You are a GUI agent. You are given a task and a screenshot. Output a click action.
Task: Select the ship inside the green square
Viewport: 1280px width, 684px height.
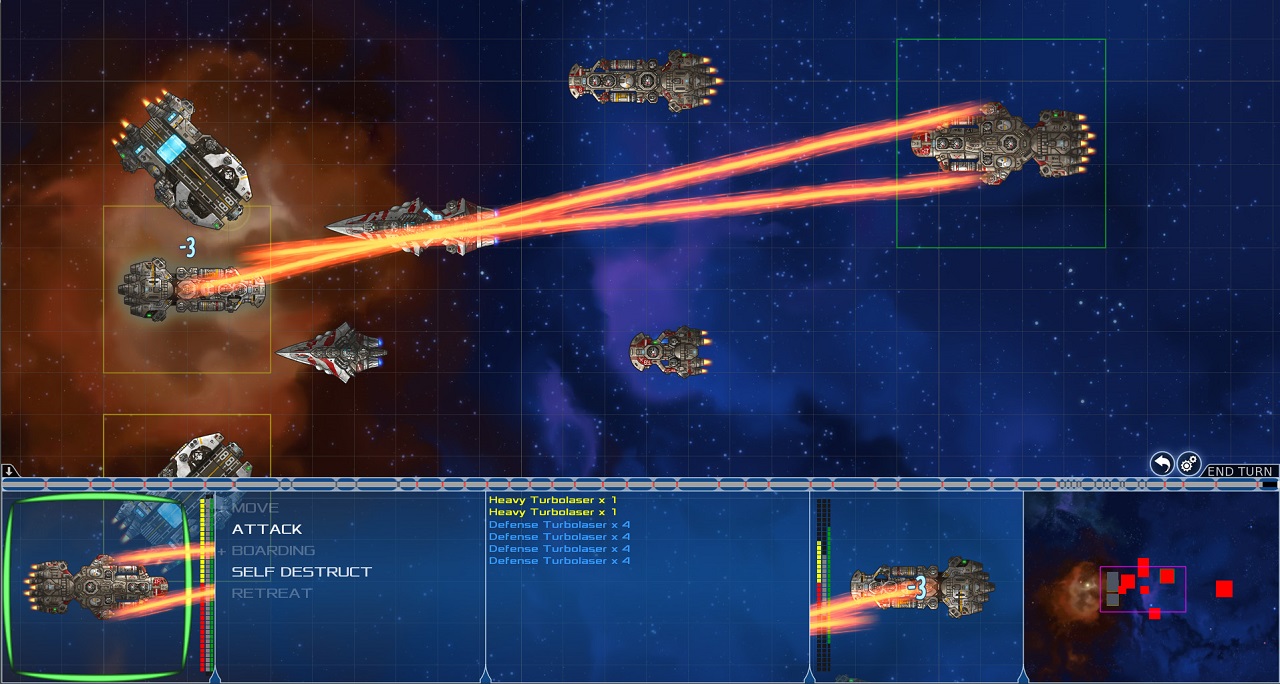[x=1002, y=142]
